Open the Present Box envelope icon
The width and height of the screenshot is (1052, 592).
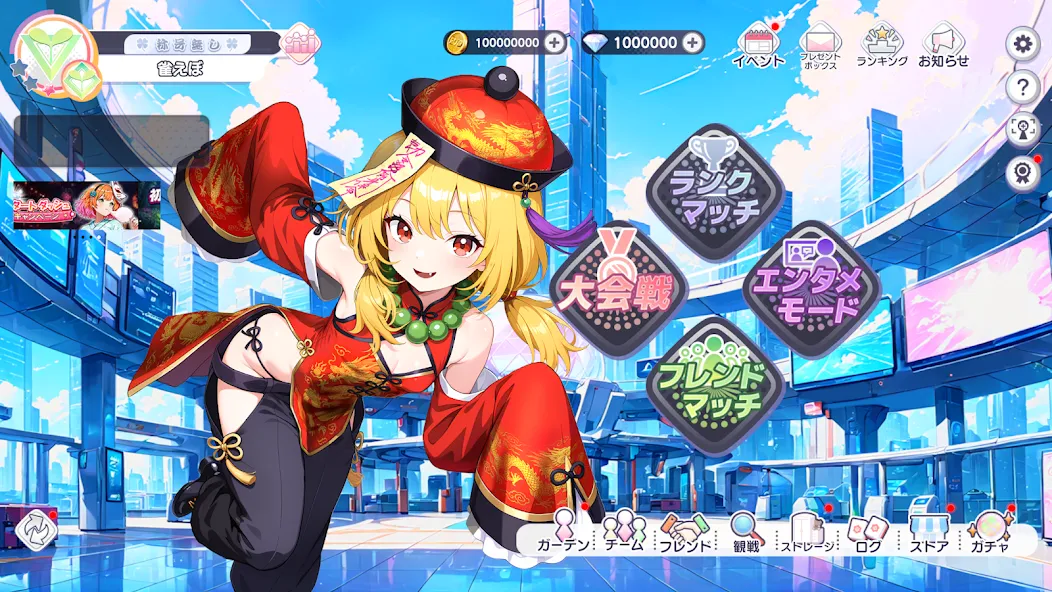[819, 46]
